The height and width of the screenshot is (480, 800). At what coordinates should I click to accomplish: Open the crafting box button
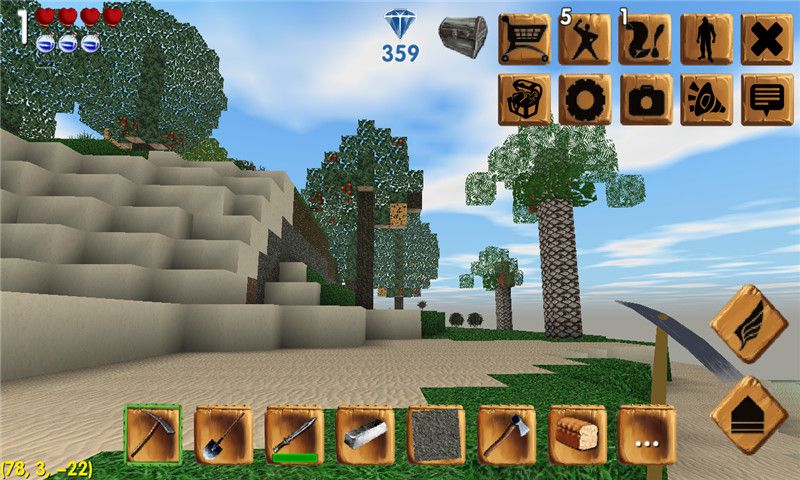click(524, 99)
